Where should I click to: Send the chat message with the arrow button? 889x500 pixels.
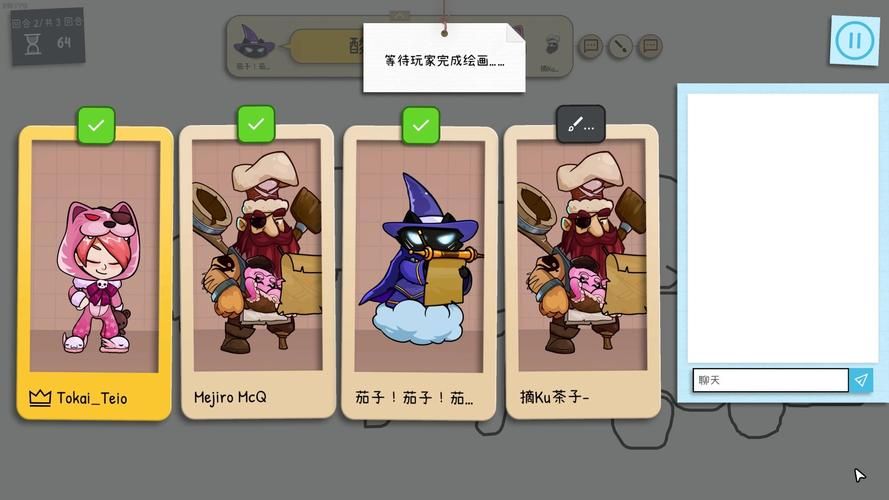(x=861, y=380)
